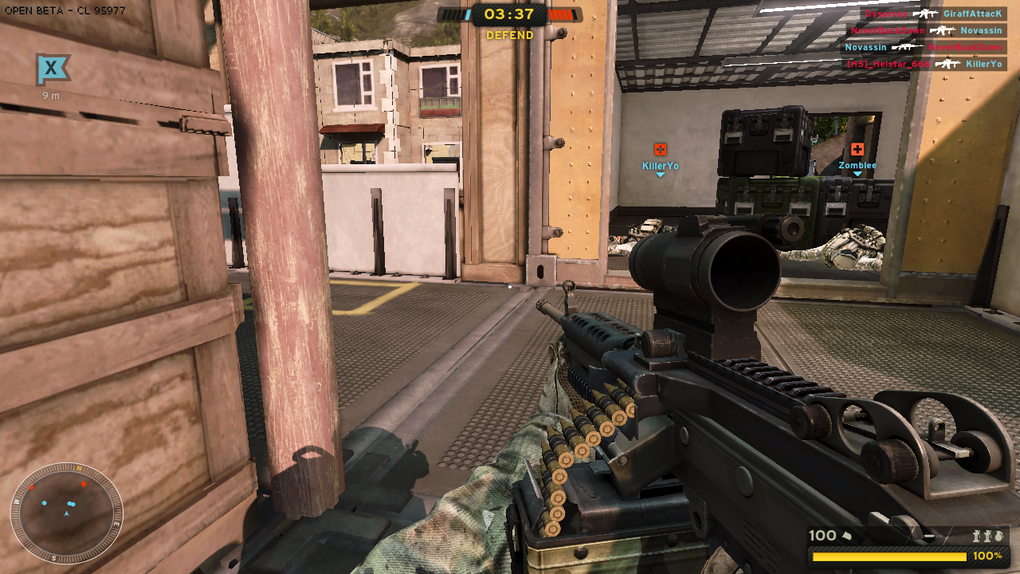Click the round frag grenade icon
Viewport: 1020px width, 574px height.
[996, 537]
